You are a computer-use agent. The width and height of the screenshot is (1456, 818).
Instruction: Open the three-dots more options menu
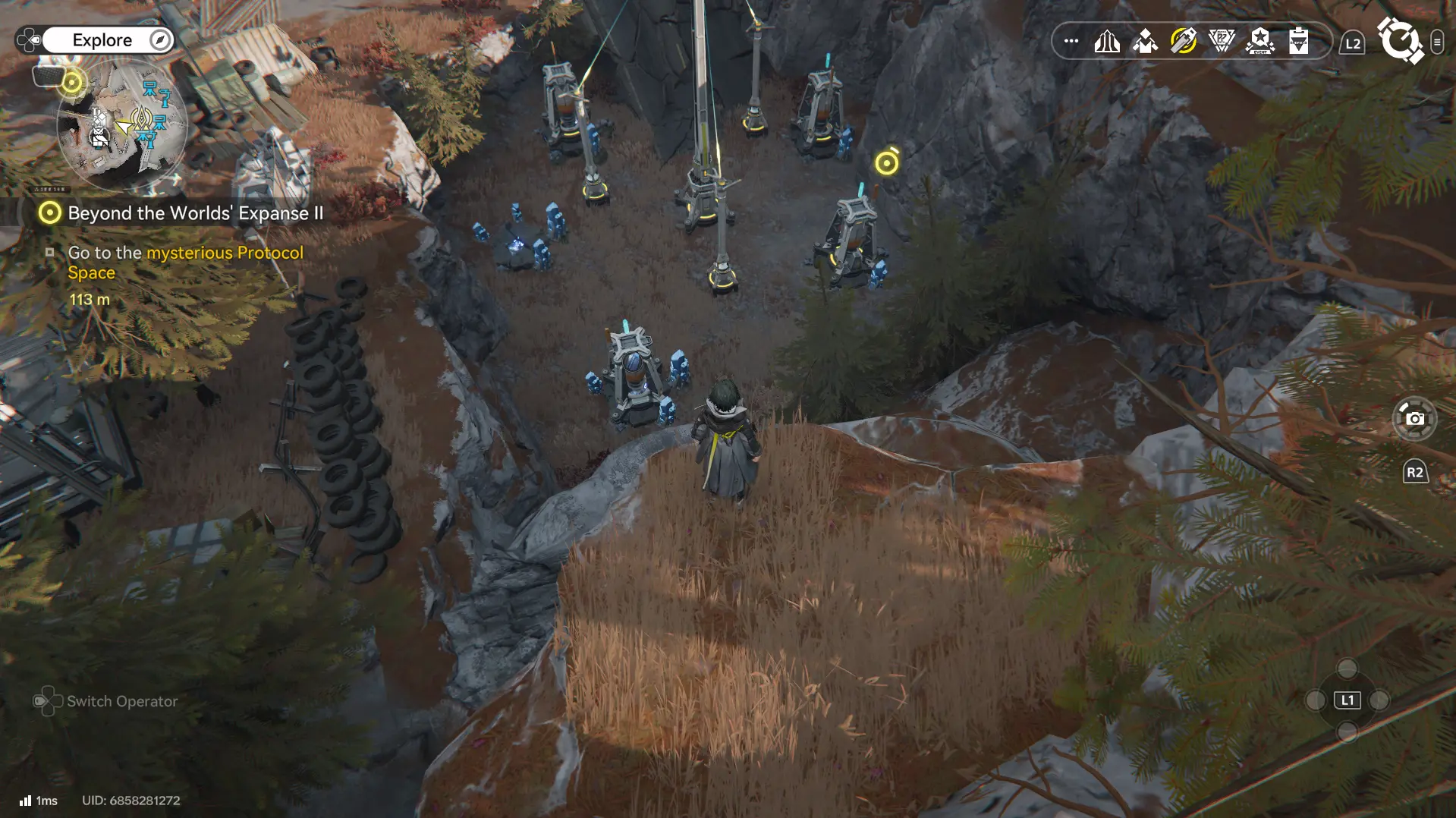(x=1071, y=41)
